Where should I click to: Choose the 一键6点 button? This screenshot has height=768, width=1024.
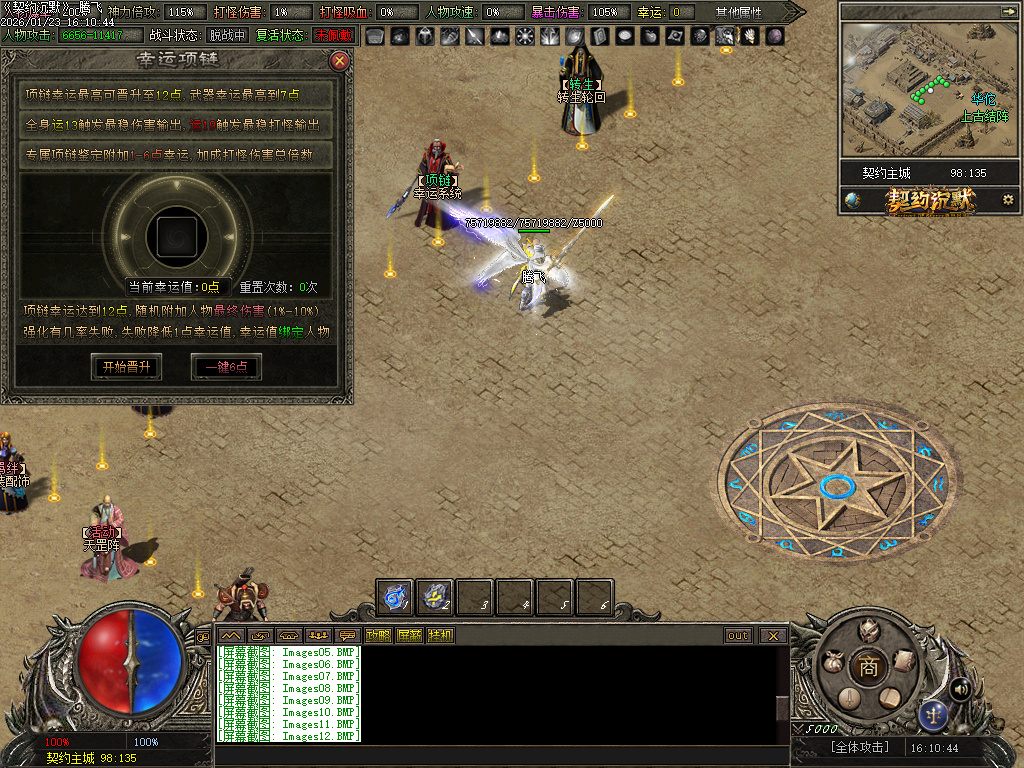[x=226, y=367]
